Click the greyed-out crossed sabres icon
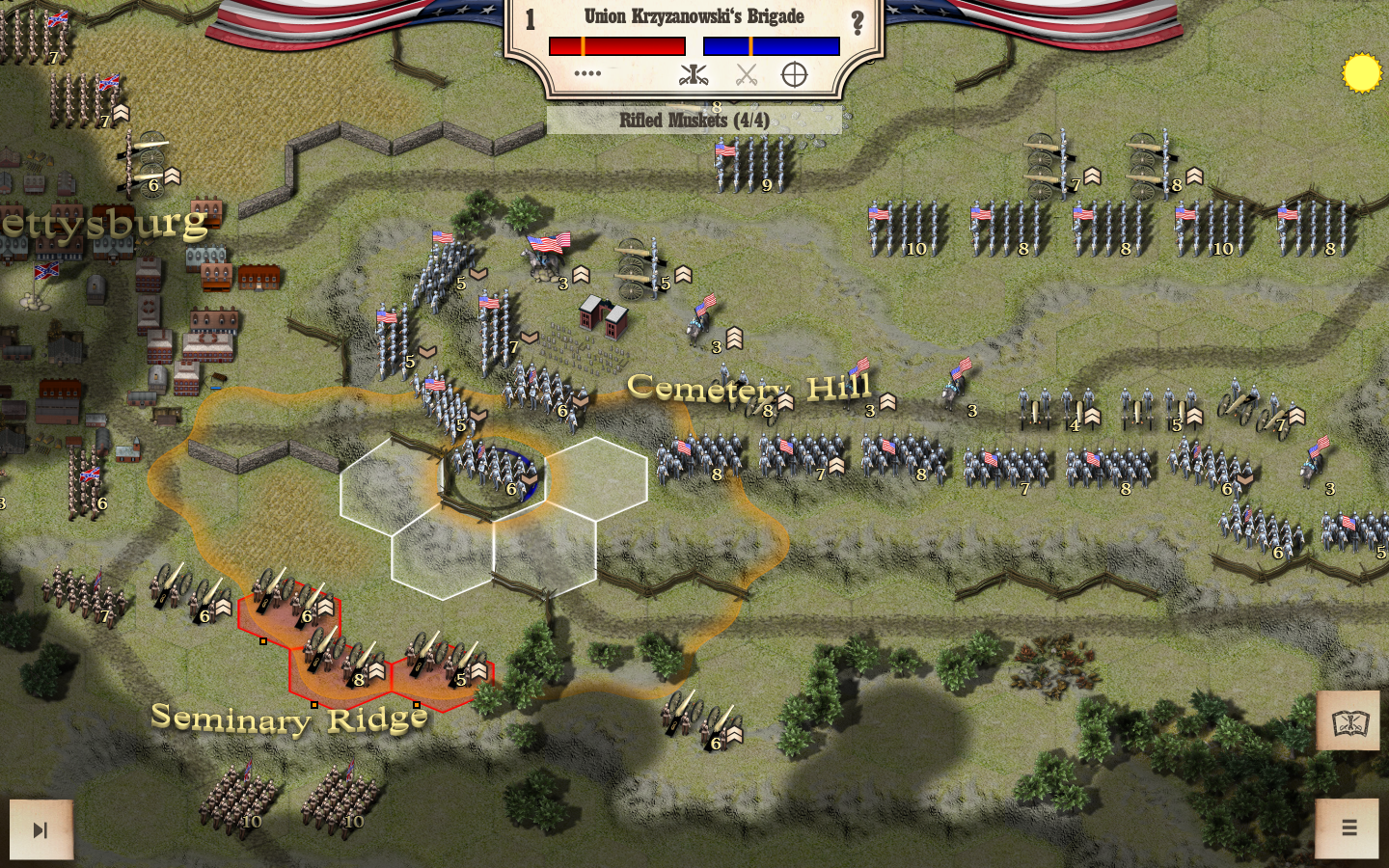The height and width of the screenshot is (868, 1389). pyautogui.click(x=747, y=74)
